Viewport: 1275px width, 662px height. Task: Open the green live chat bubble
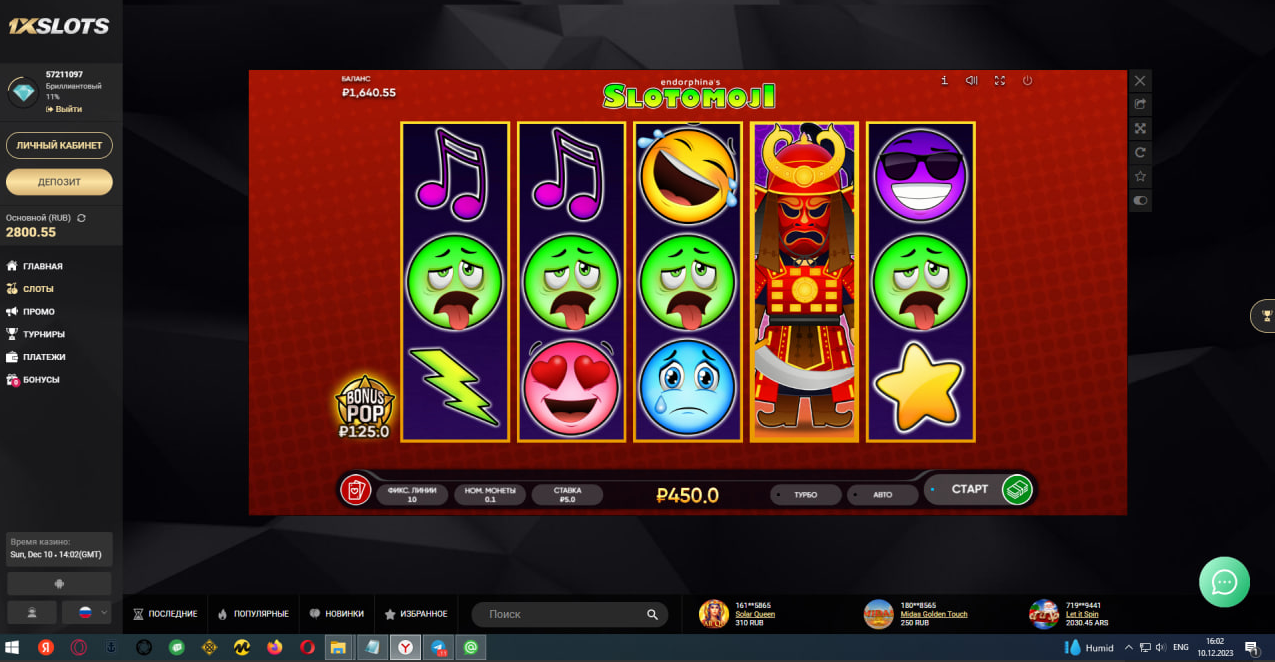point(1224,582)
